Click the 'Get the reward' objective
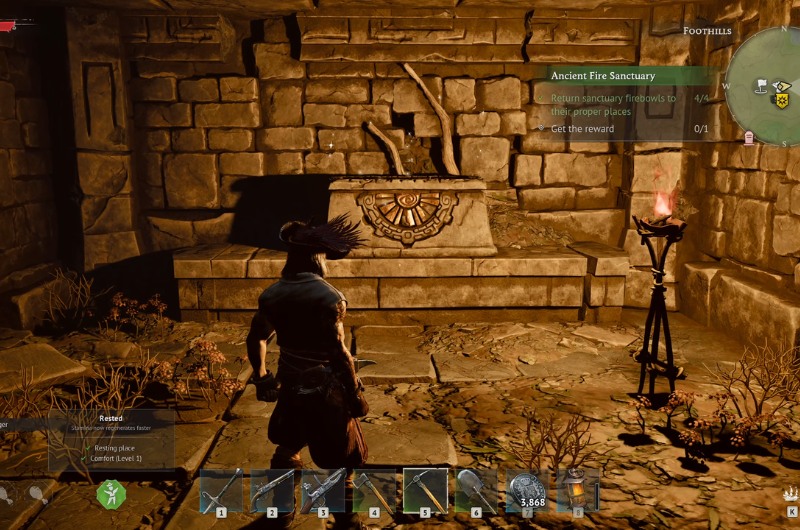The width and height of the screenshot is (800, 530). [x=582, y=129]
